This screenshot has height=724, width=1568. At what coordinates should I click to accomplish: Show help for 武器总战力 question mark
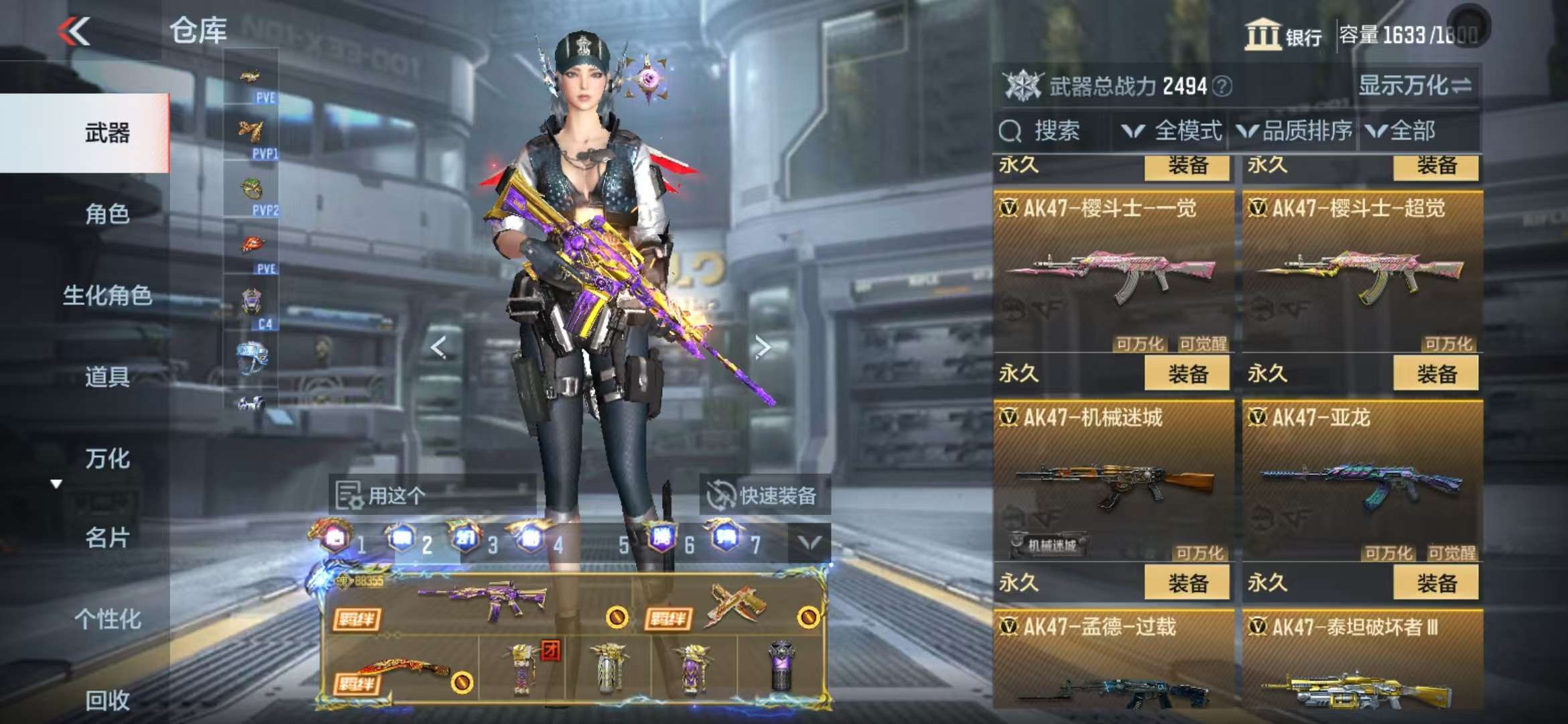[1222, 86]
